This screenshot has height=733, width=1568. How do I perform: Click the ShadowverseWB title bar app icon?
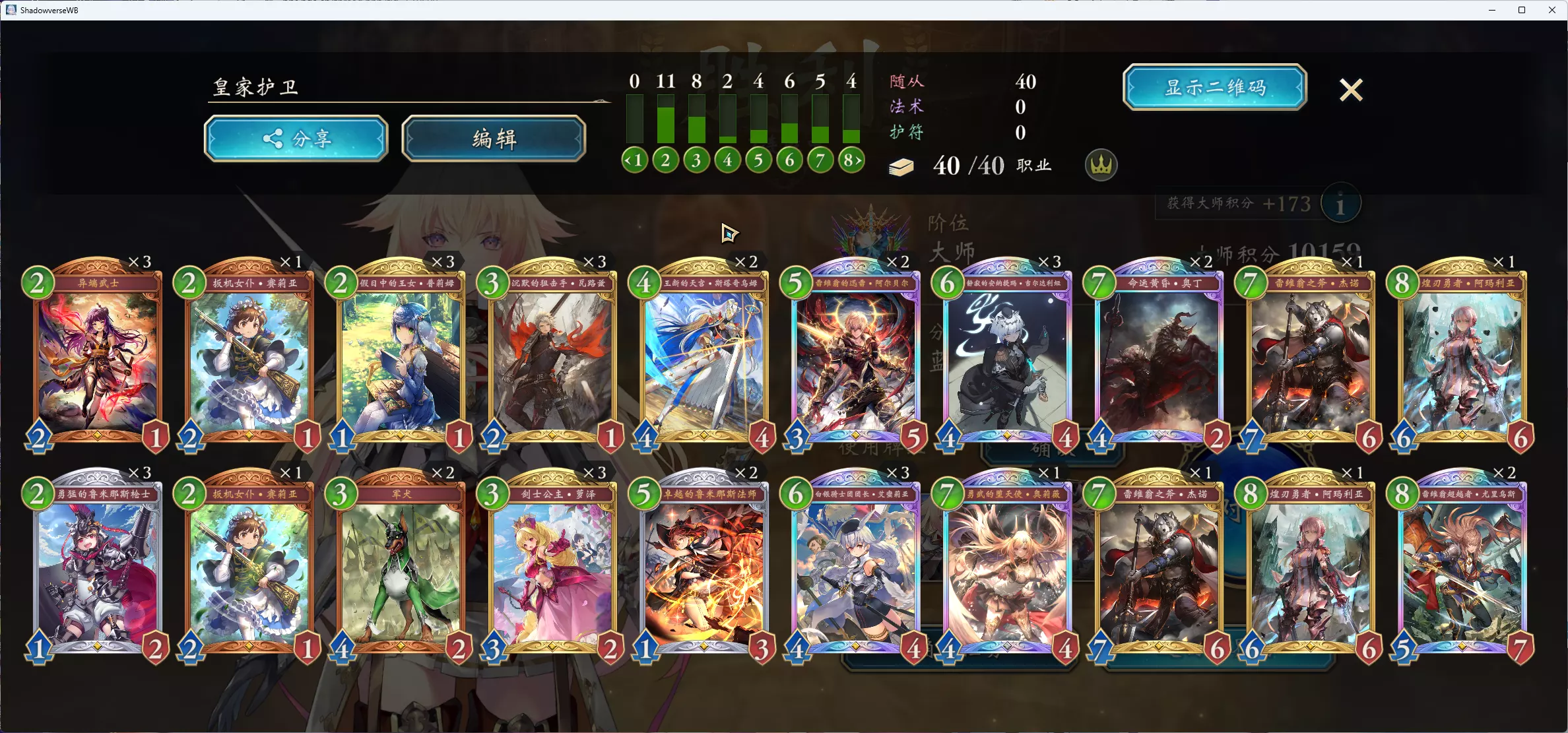point(11,10)
